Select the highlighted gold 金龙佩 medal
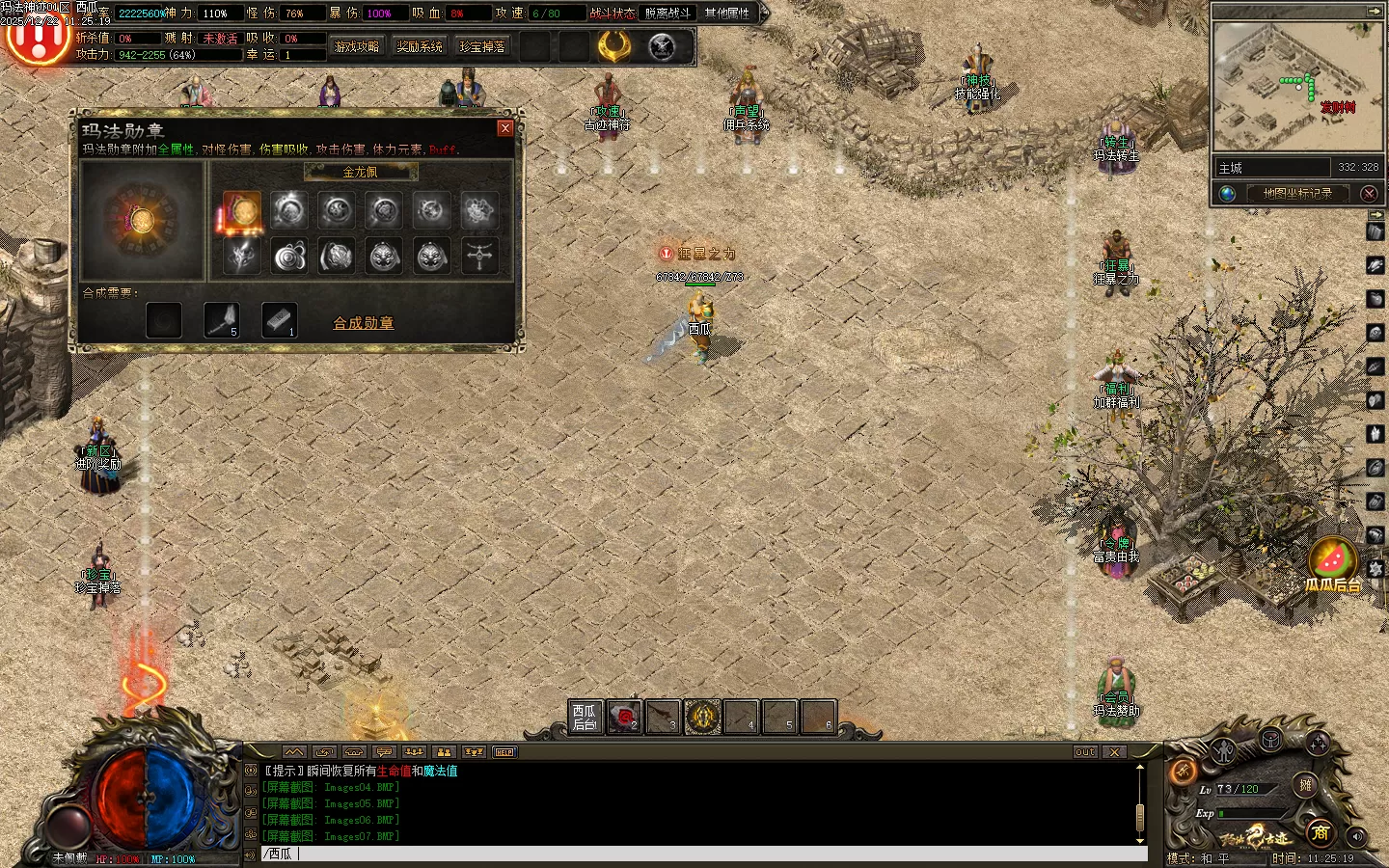 pos(242,210)
